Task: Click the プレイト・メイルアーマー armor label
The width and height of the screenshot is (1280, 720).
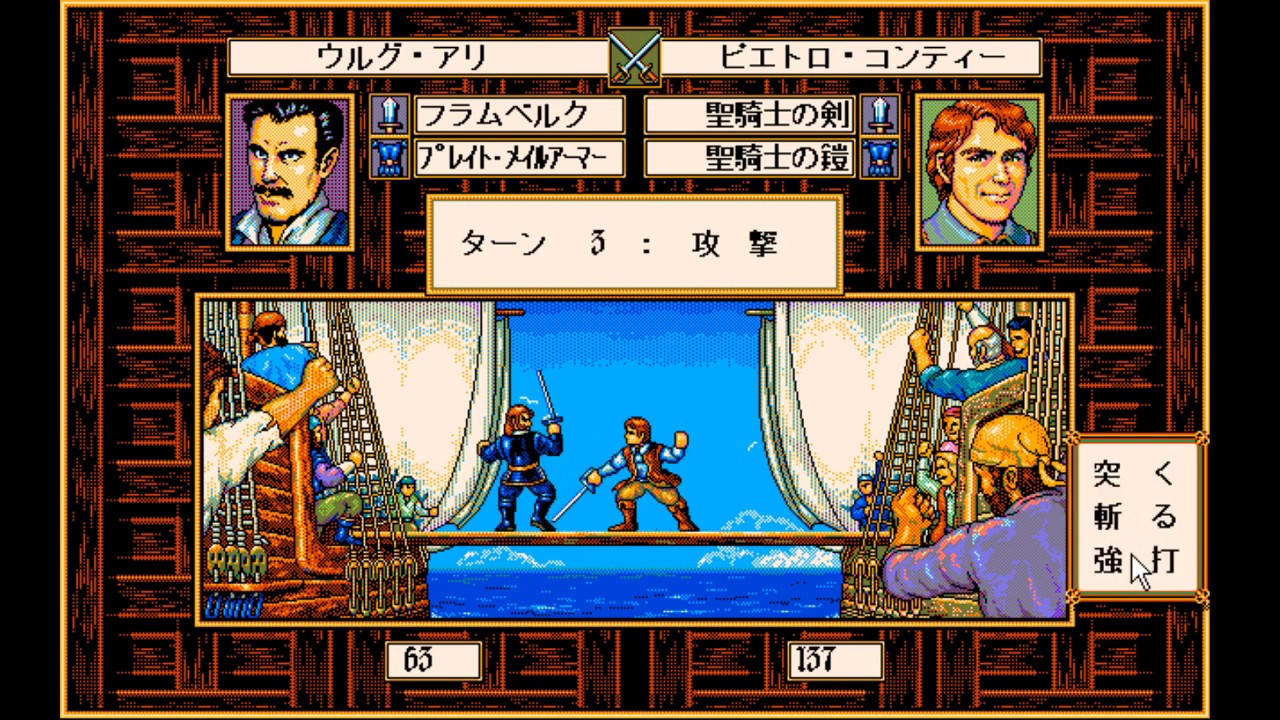Action: coord(519,158)
